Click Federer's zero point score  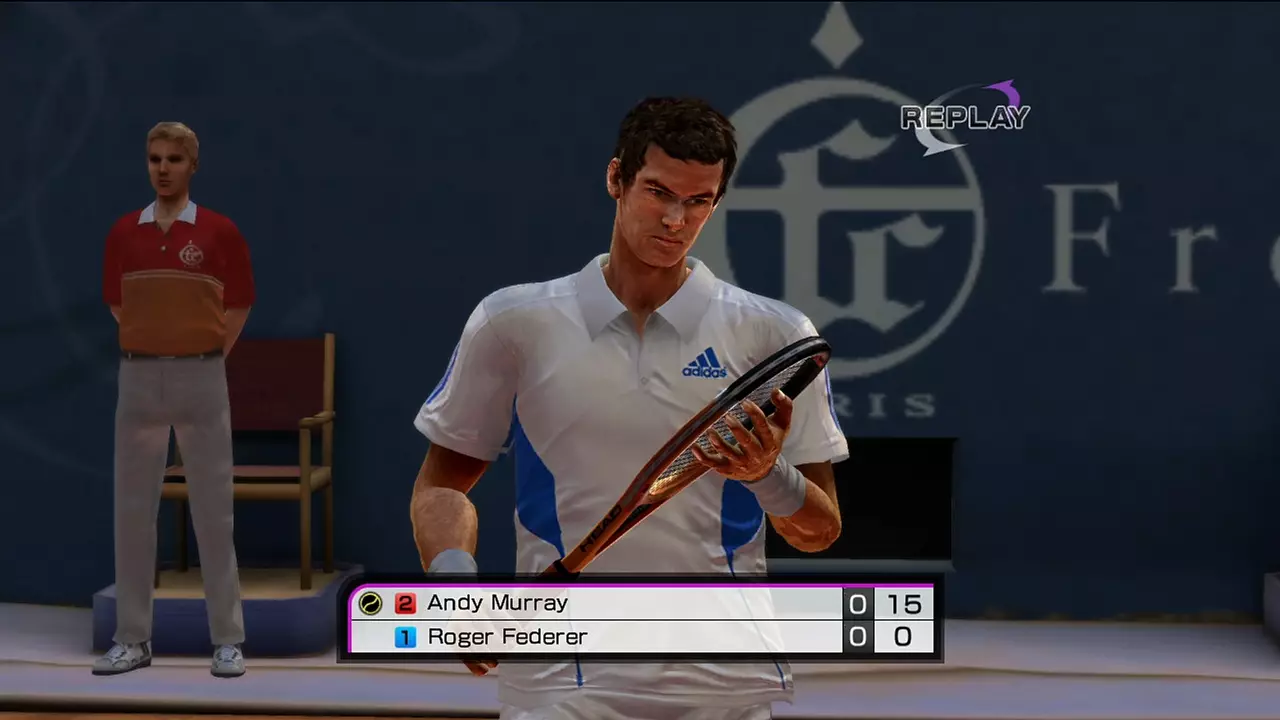coord(903,637)
